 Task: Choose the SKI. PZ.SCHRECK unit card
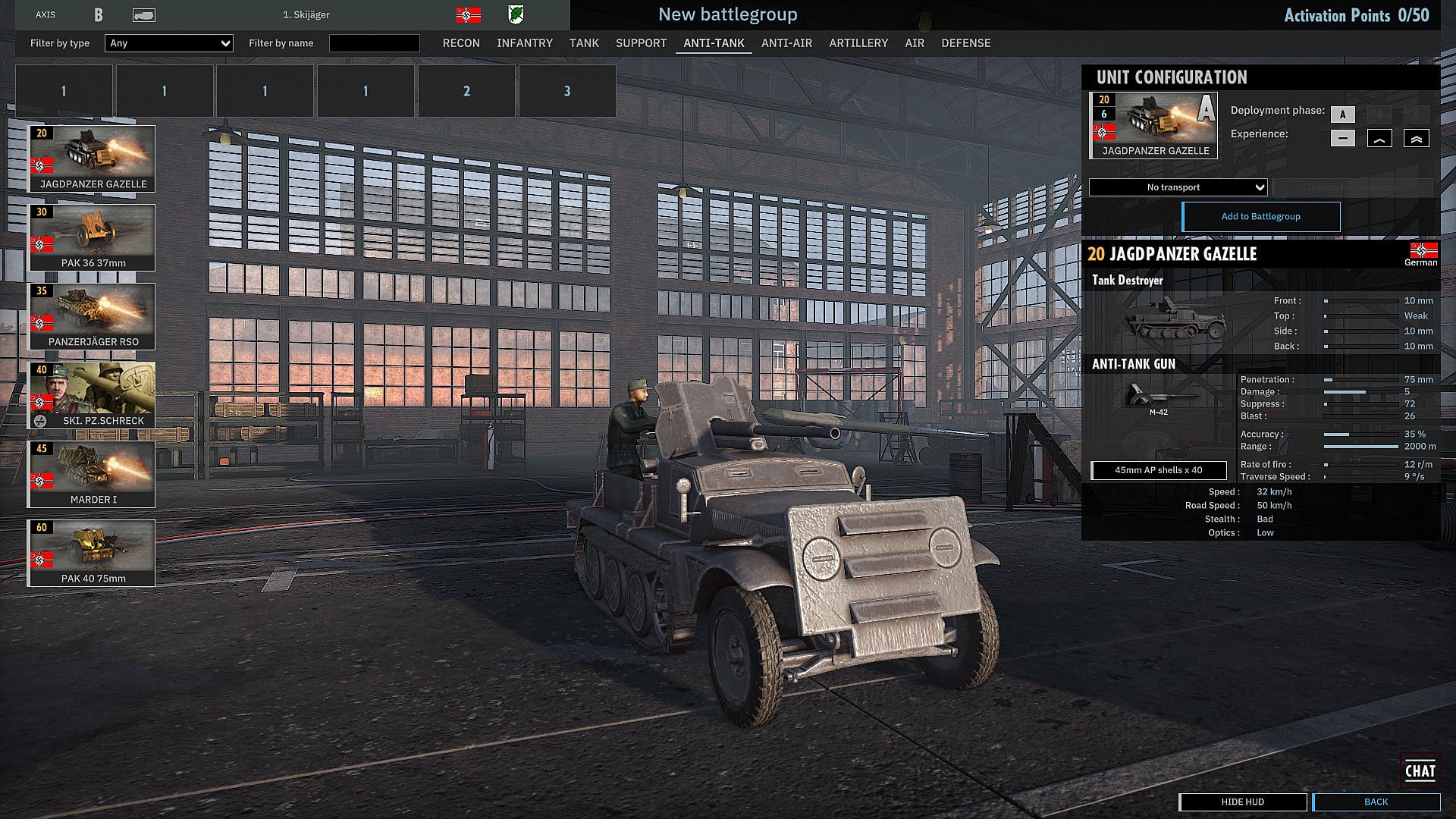92,395
